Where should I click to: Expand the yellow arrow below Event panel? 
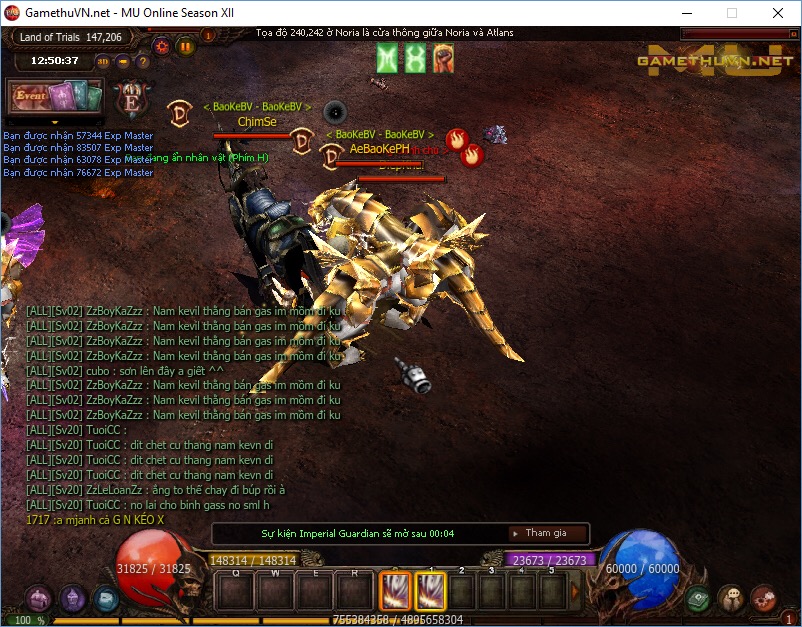tap(55, 122)
